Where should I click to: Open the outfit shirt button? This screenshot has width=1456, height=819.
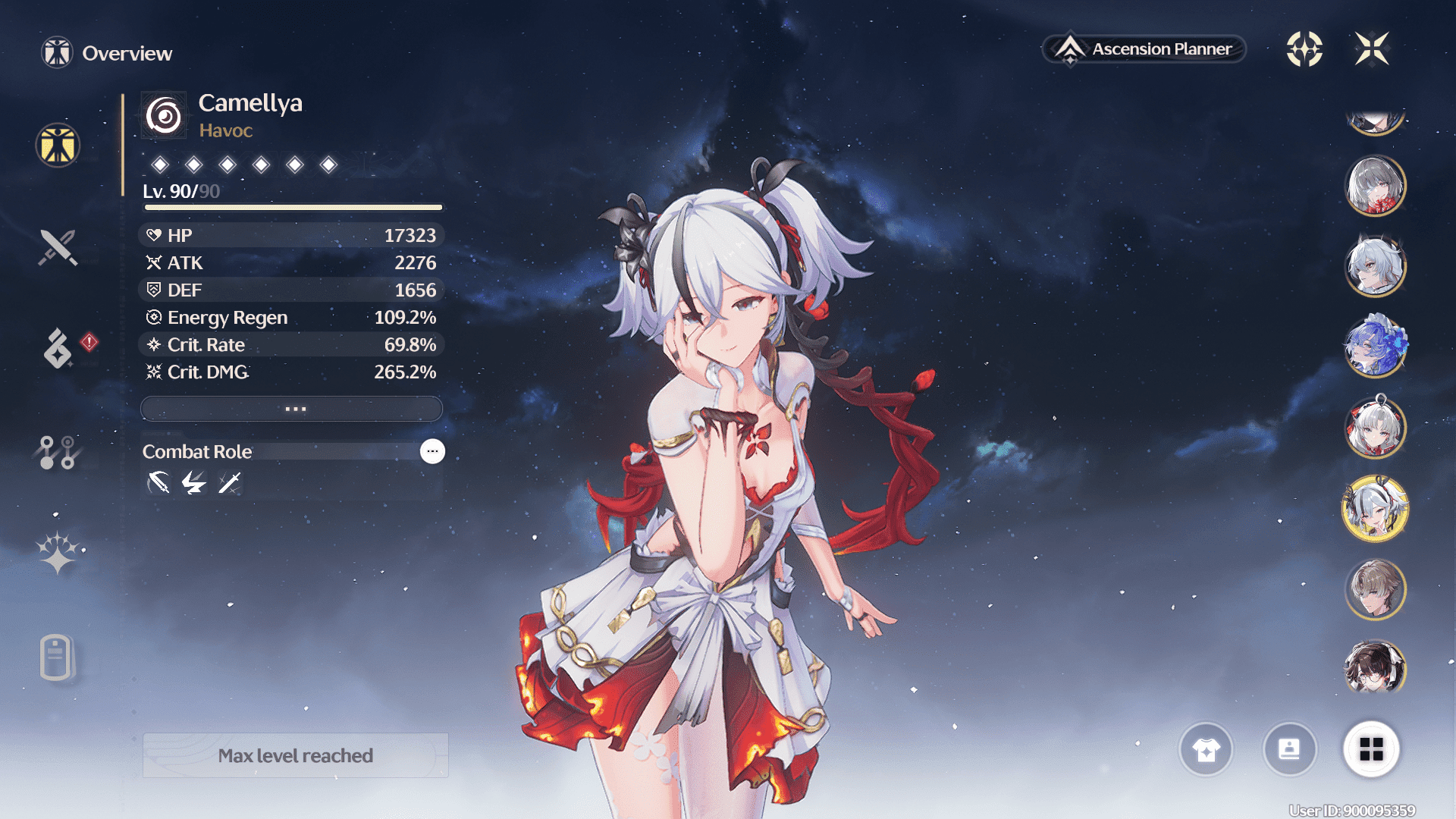point(1206,749)
